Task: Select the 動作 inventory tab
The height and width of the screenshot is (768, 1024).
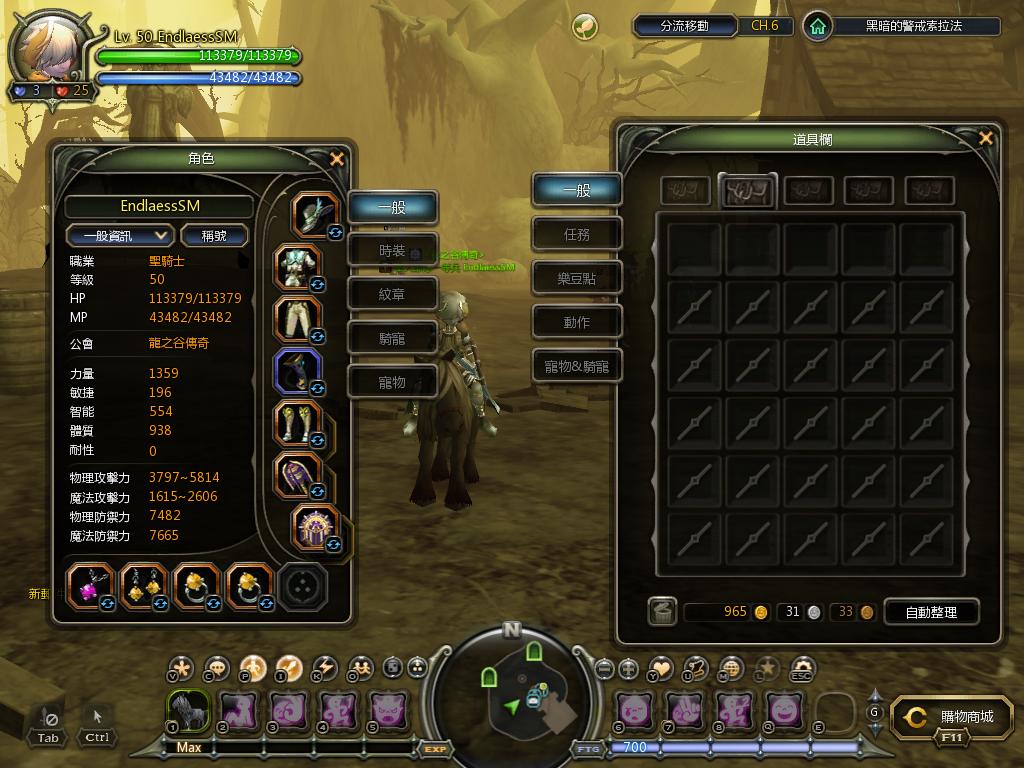Action: click(x=577, y=322)
